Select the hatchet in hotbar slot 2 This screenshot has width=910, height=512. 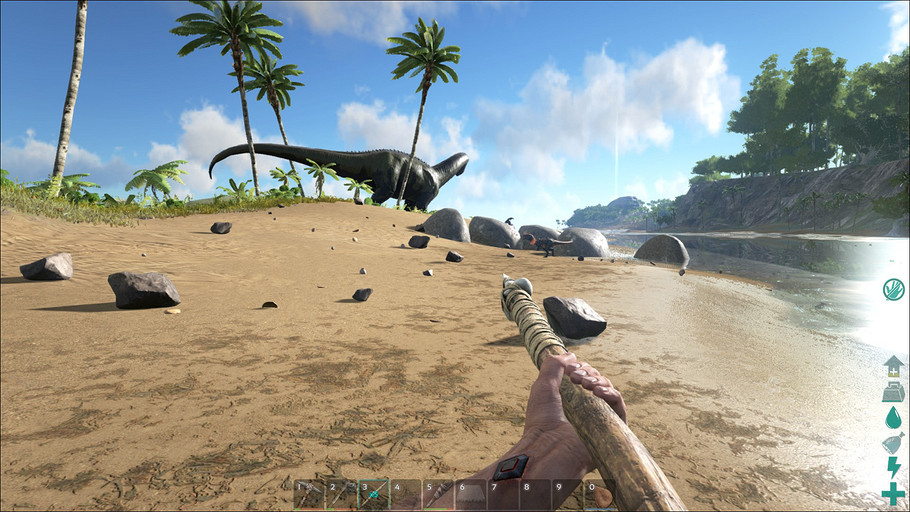tap(342, 495)
